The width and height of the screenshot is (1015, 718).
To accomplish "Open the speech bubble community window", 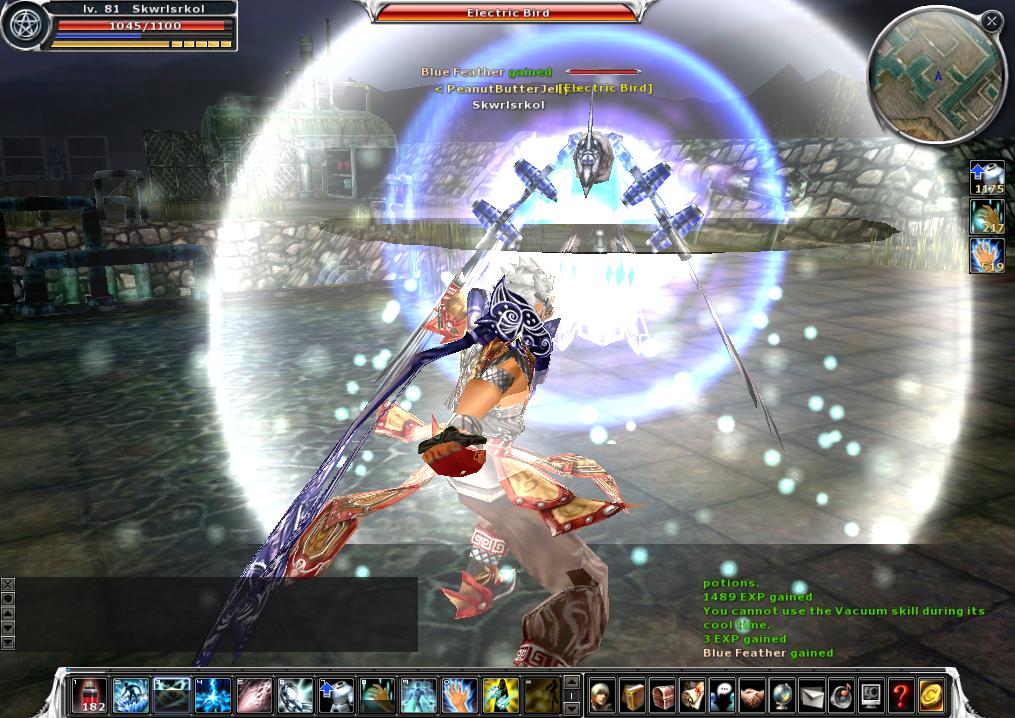I will (x=722, y=694).
